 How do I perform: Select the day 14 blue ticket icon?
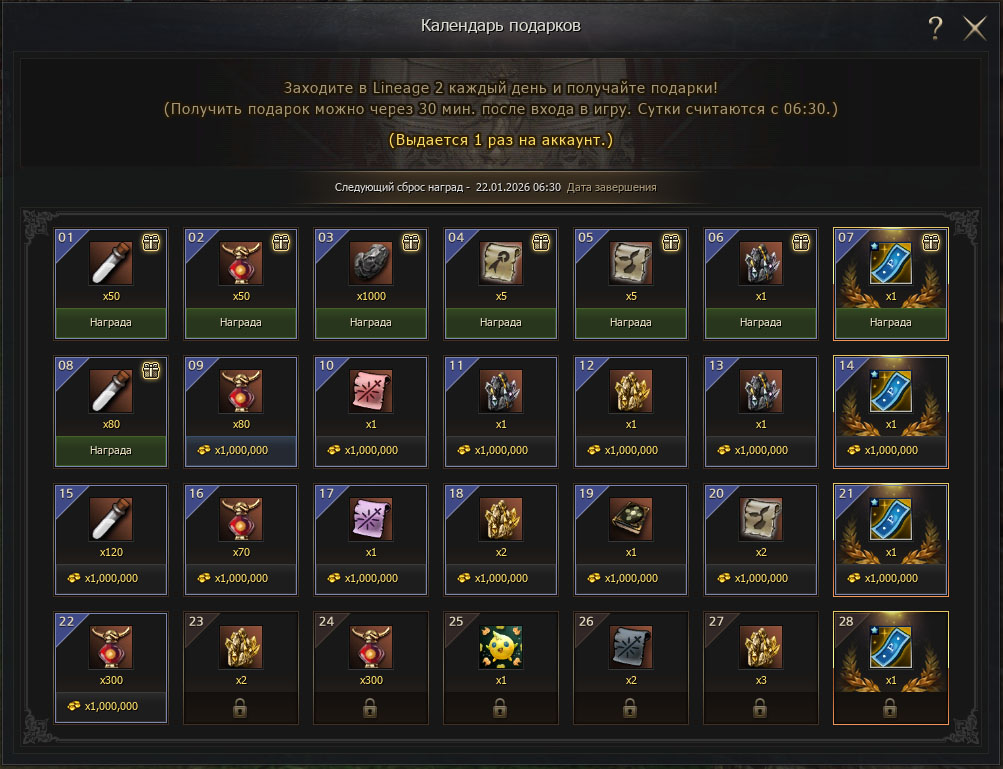[890, 394]
